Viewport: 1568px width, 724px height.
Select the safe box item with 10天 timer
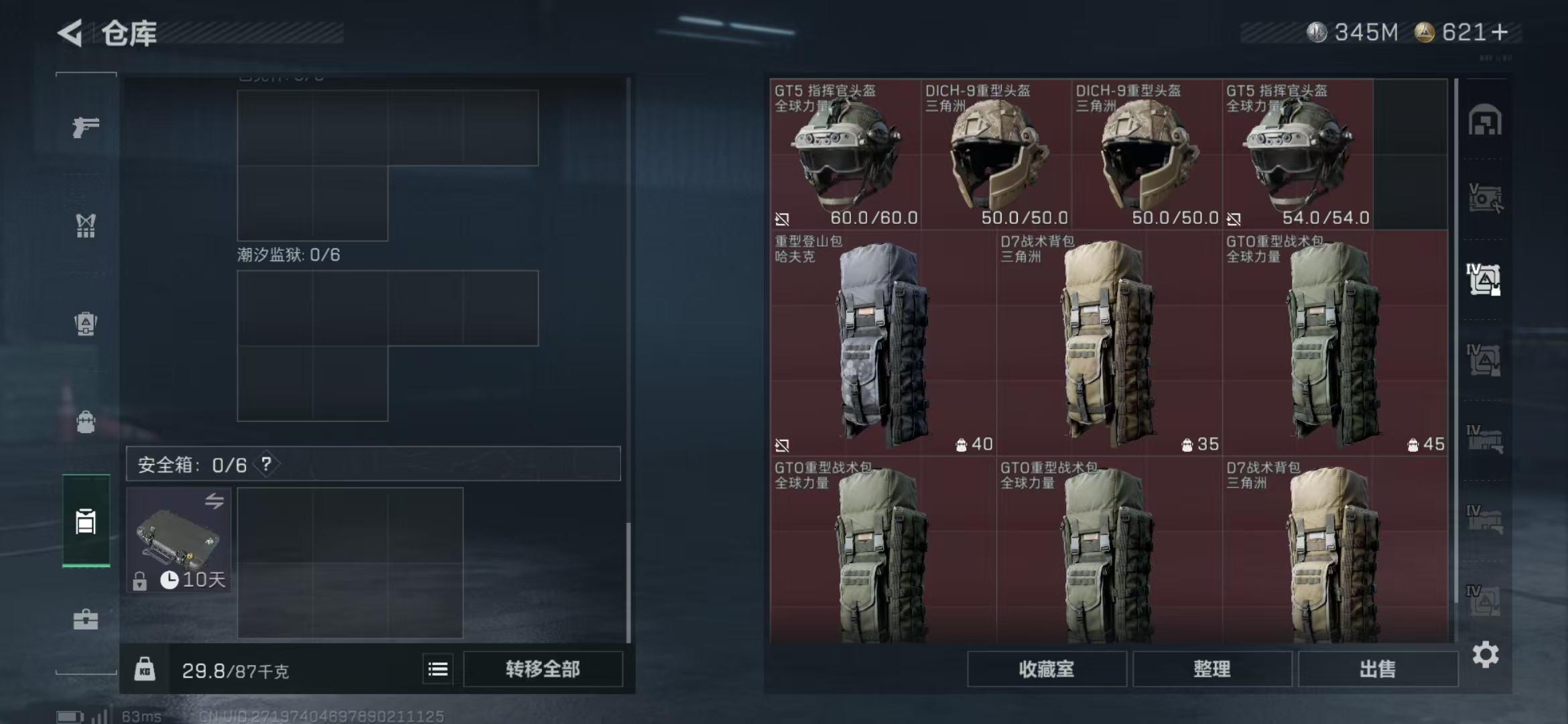pyautogui.click(x=179, y=540)
